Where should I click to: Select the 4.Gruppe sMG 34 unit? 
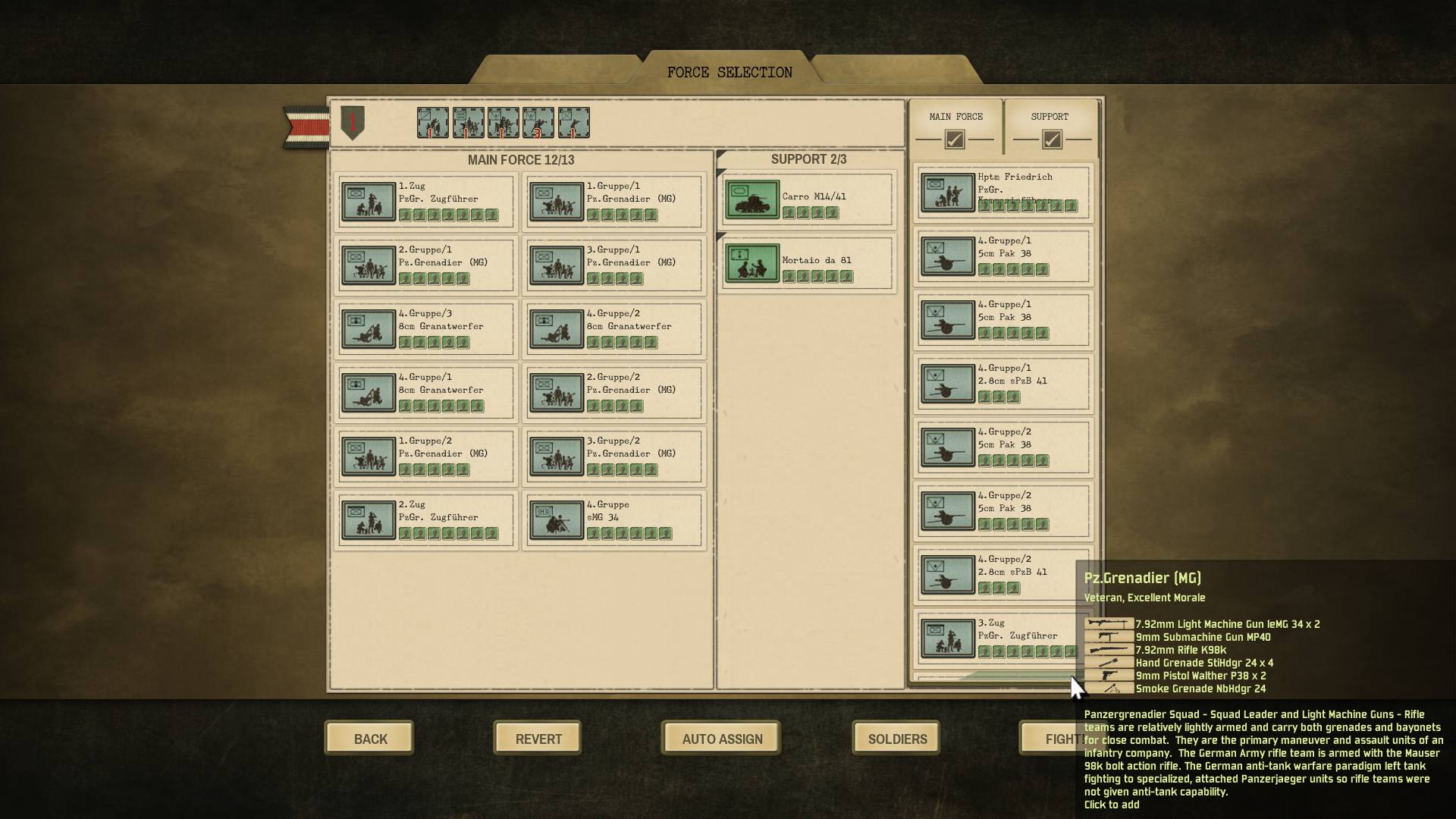coord(613,520)
